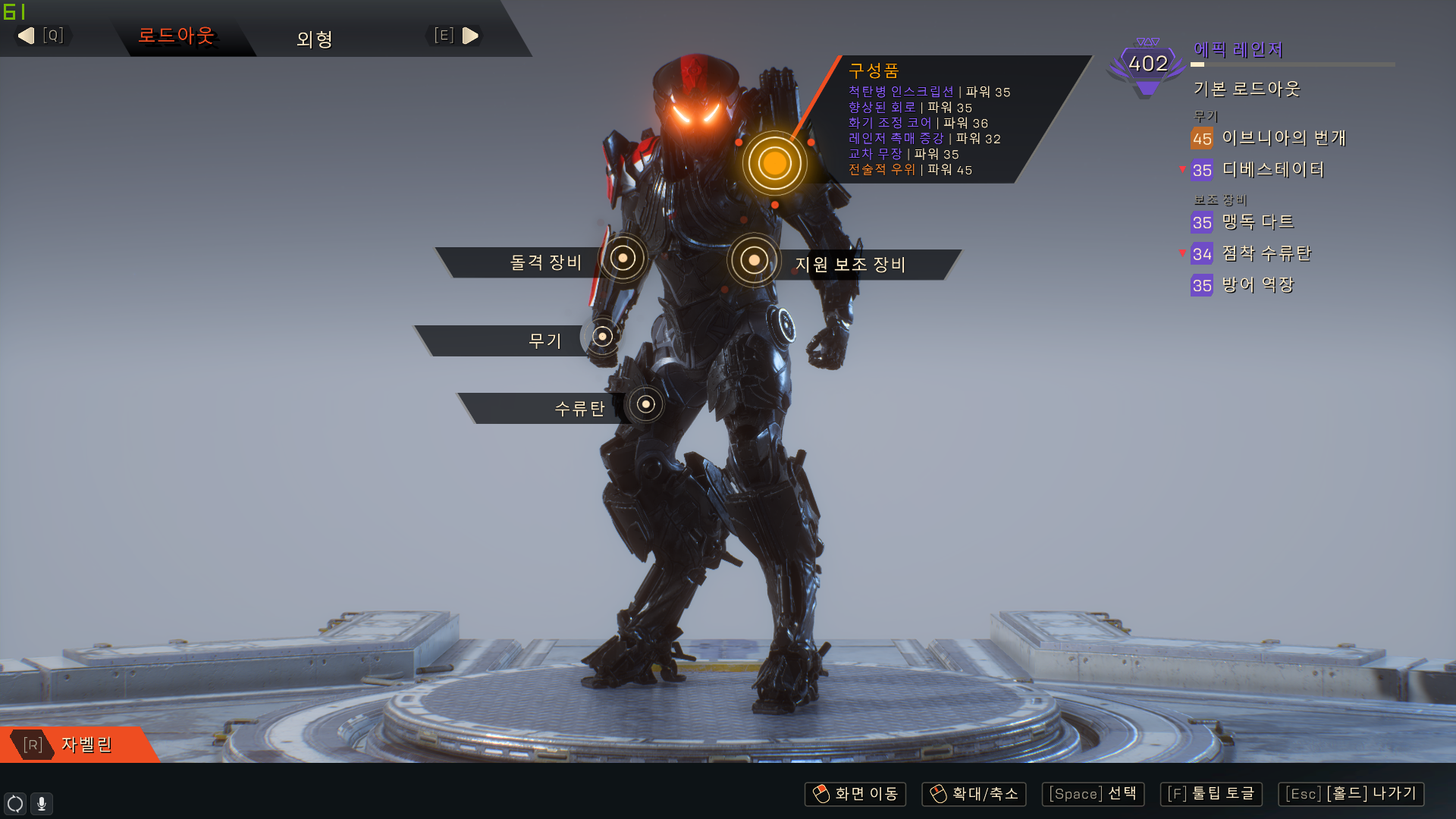
Task: Open the 돌격 장비 assault gear slot
Action: coord(623,259)
